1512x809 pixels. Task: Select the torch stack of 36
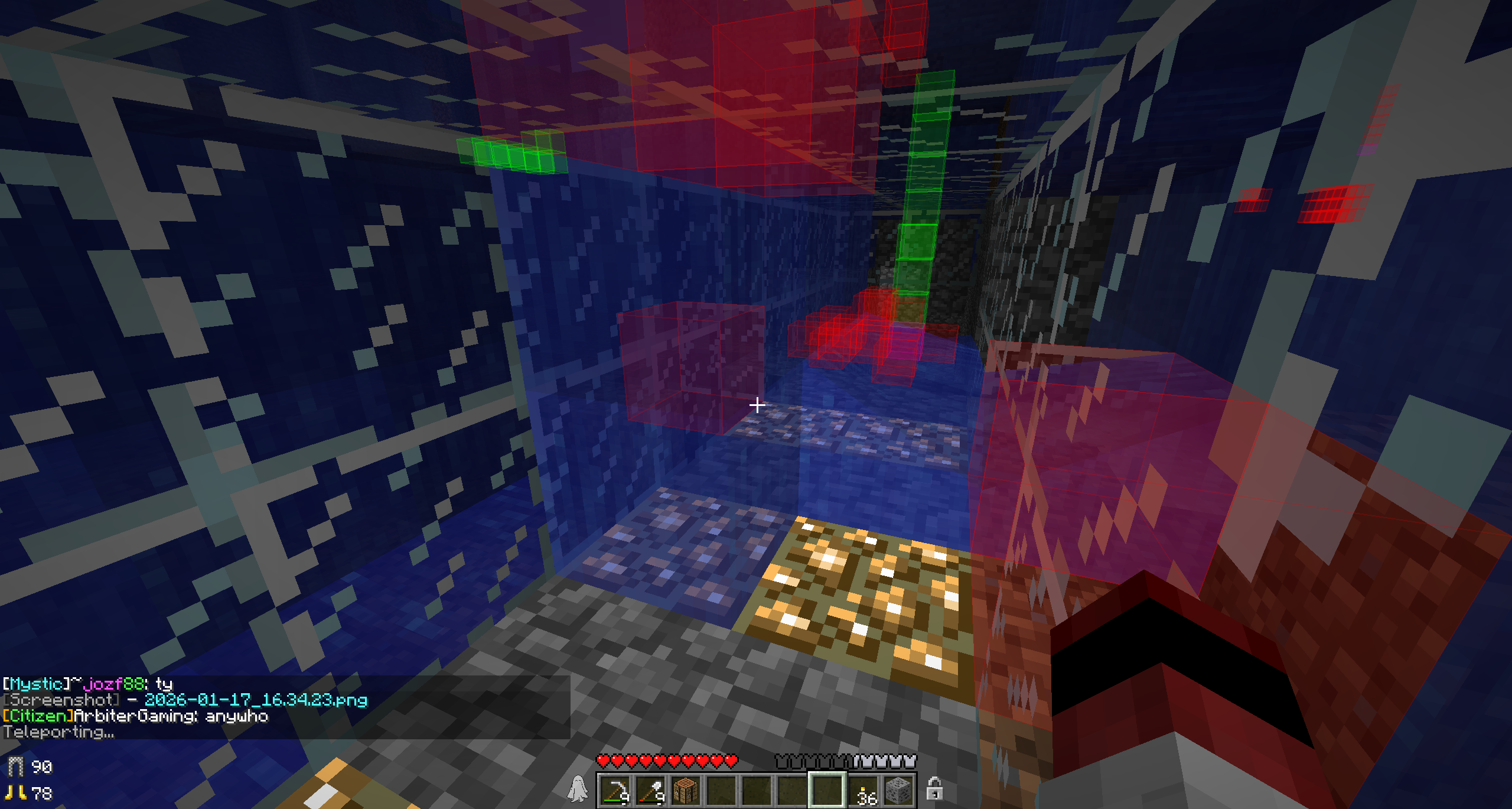tap(863, 790)
